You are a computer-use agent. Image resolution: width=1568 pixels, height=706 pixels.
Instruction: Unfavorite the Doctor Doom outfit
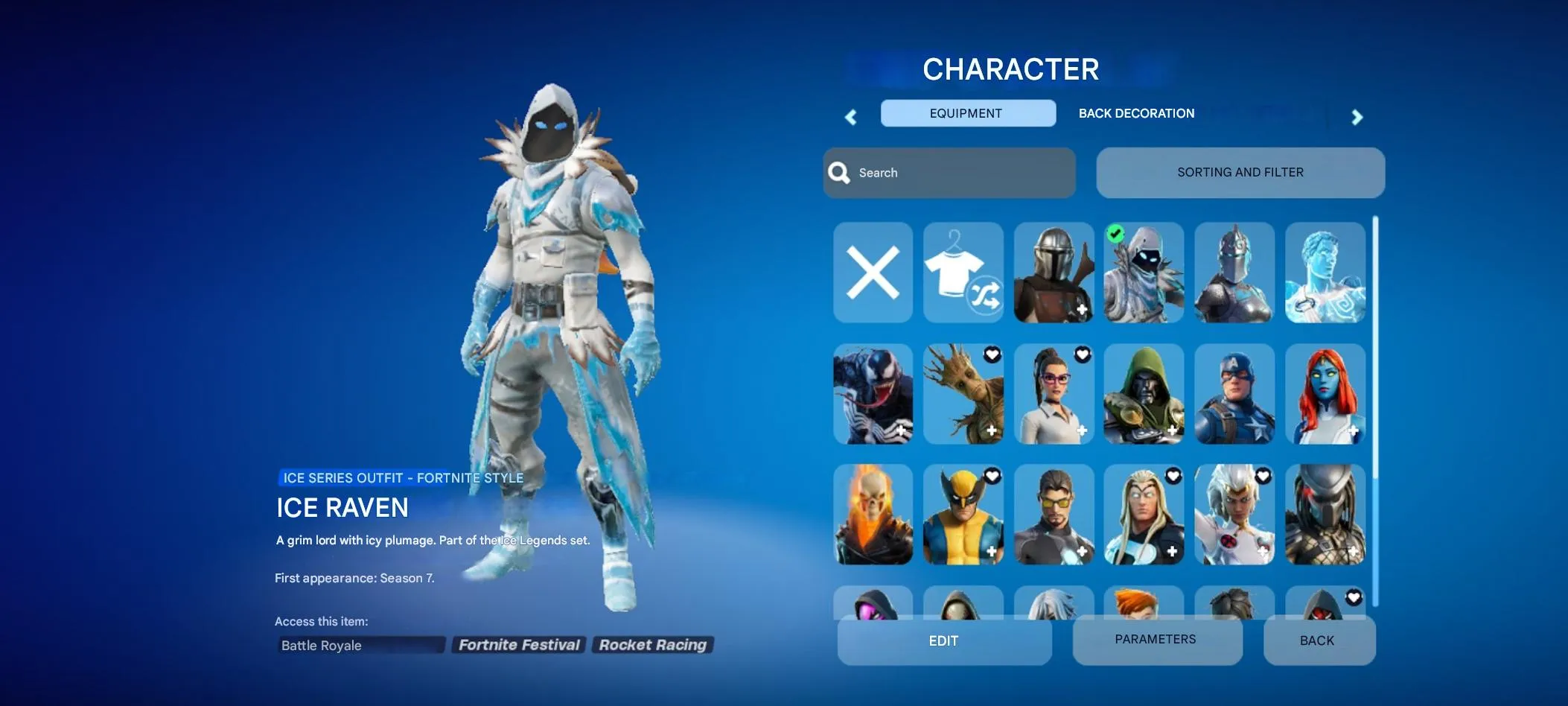1174,355
